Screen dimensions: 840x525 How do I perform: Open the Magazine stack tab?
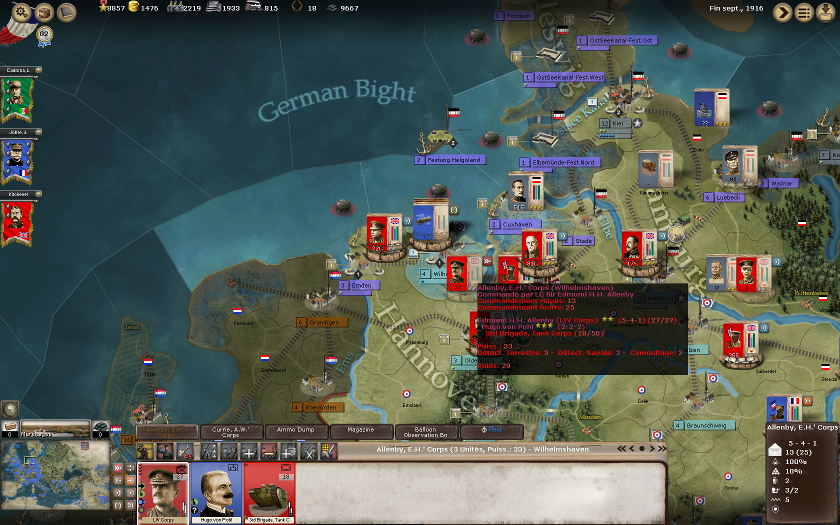[x=361, y=431]
